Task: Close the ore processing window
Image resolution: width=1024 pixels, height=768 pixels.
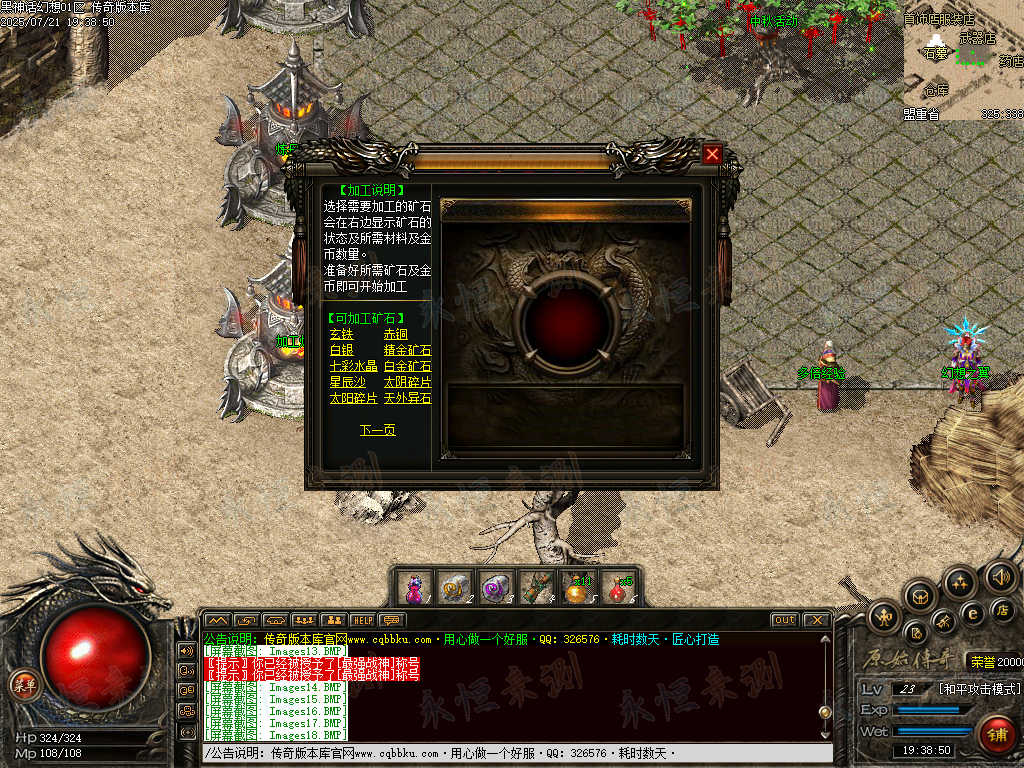Action: tap(712, 154)
